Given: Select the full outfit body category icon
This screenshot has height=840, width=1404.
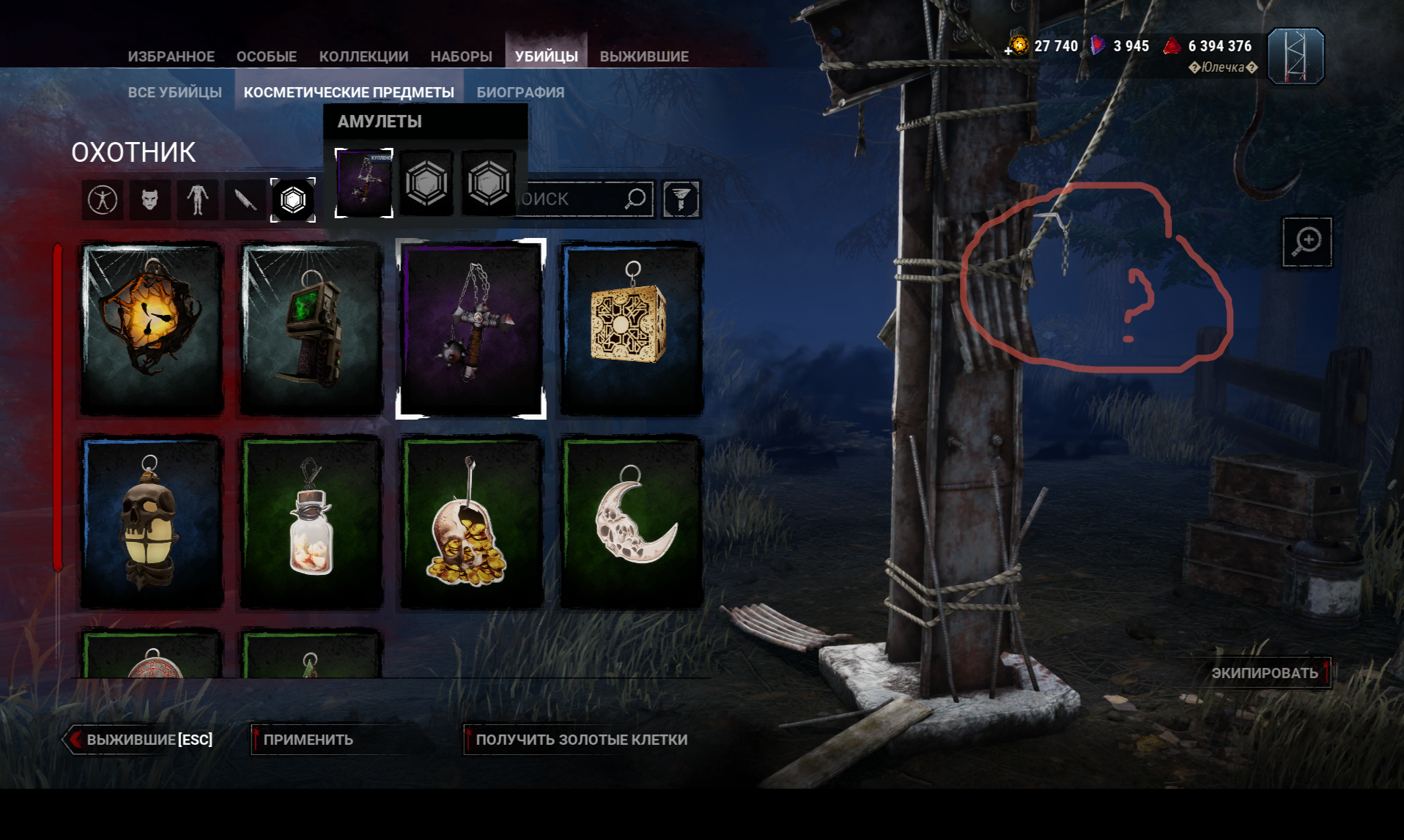Looking at the screenshot, I should [103, 199].
